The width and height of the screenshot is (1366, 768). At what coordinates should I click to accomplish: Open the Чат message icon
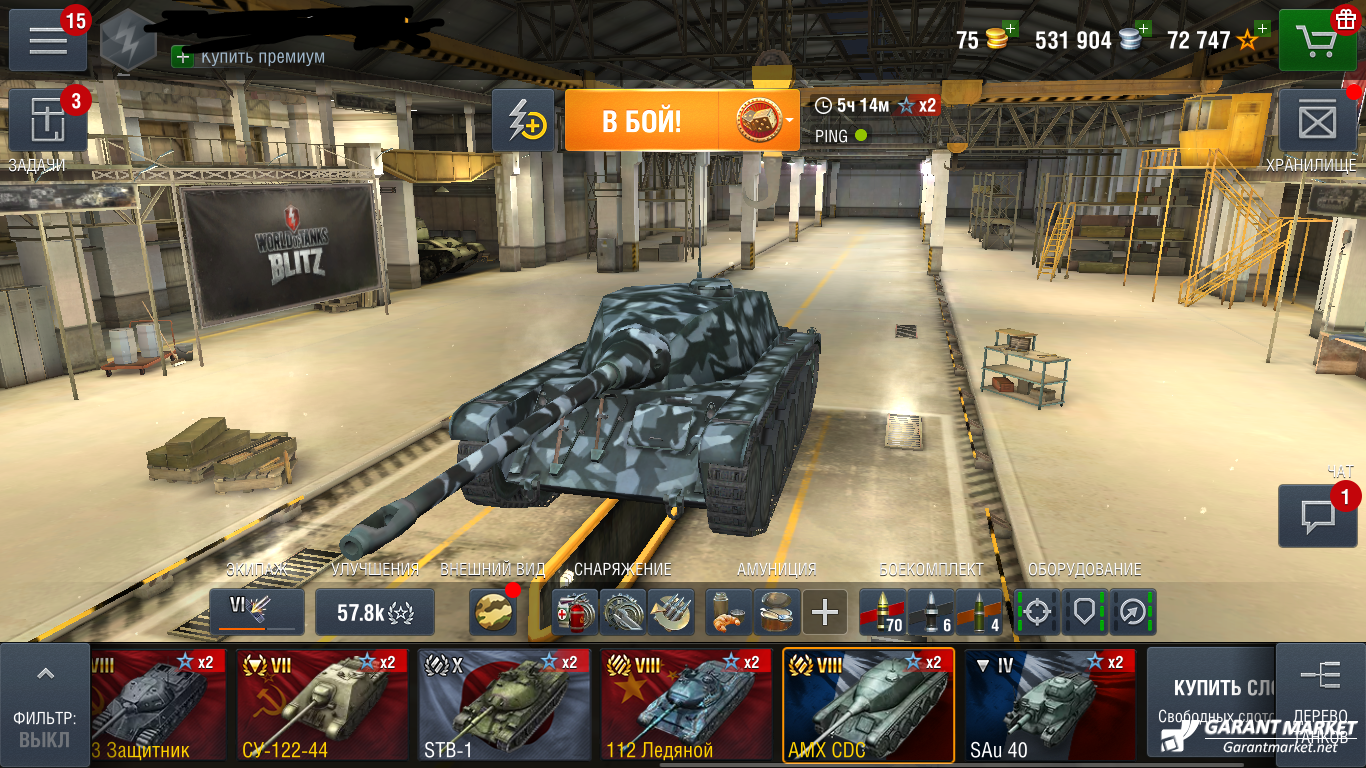1317,513
